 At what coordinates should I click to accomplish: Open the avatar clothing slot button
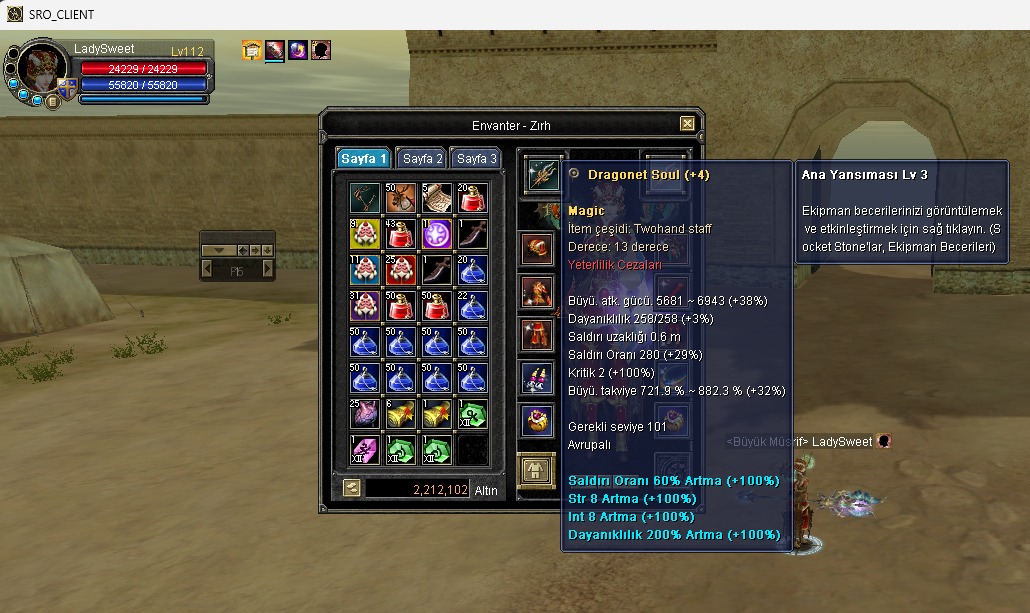[536, 470]
